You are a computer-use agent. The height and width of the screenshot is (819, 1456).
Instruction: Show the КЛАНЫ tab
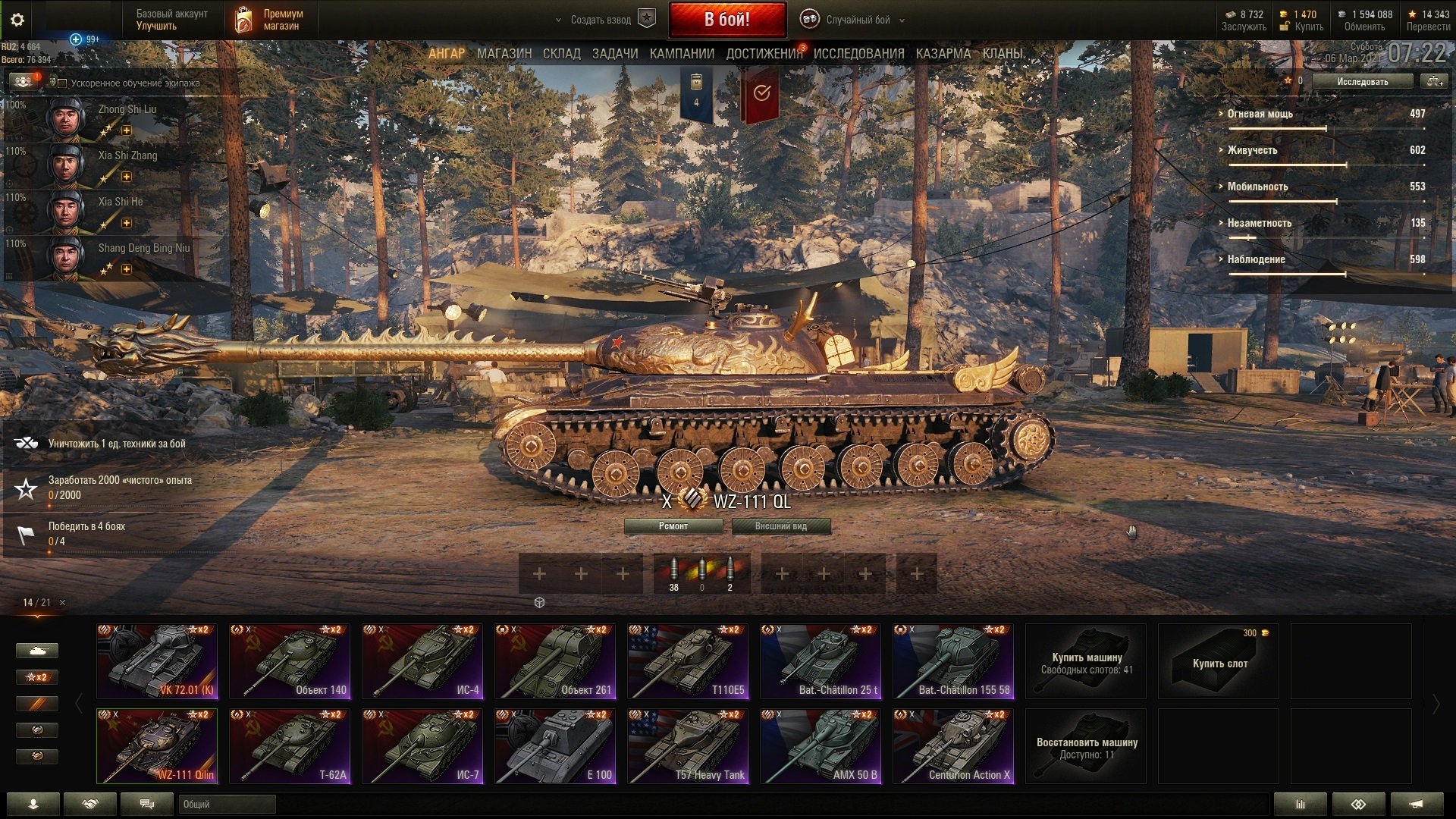point(1003,54)
